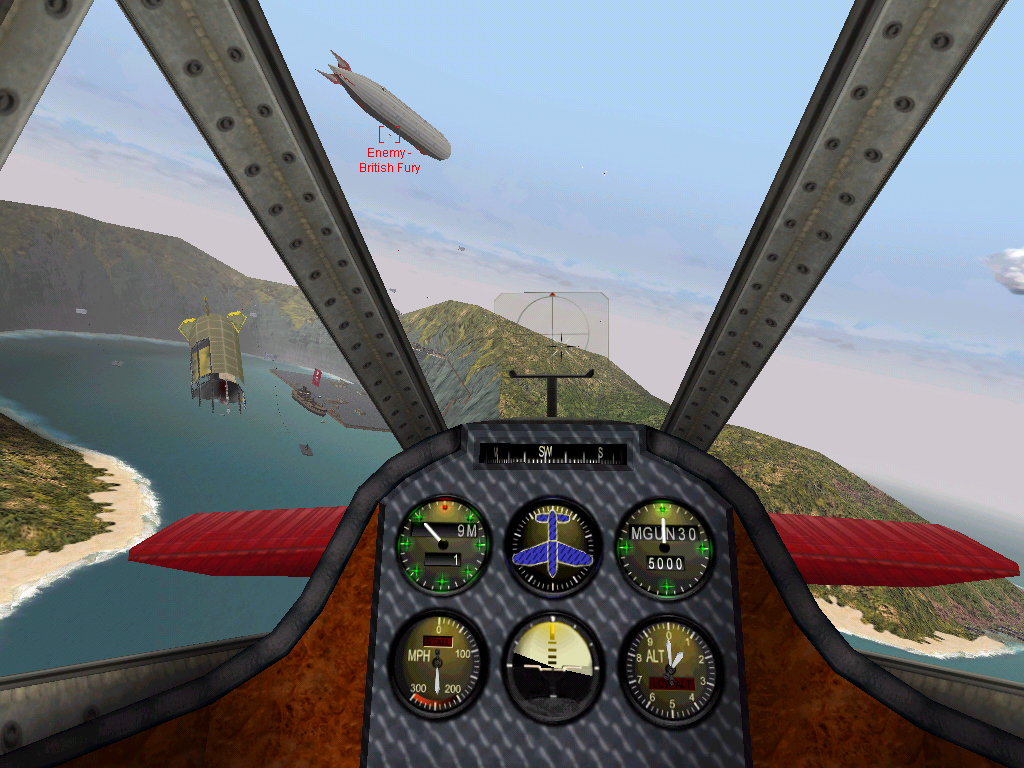
Task: Select the Enemy British Fury target marker
Action: pos(390,132)
